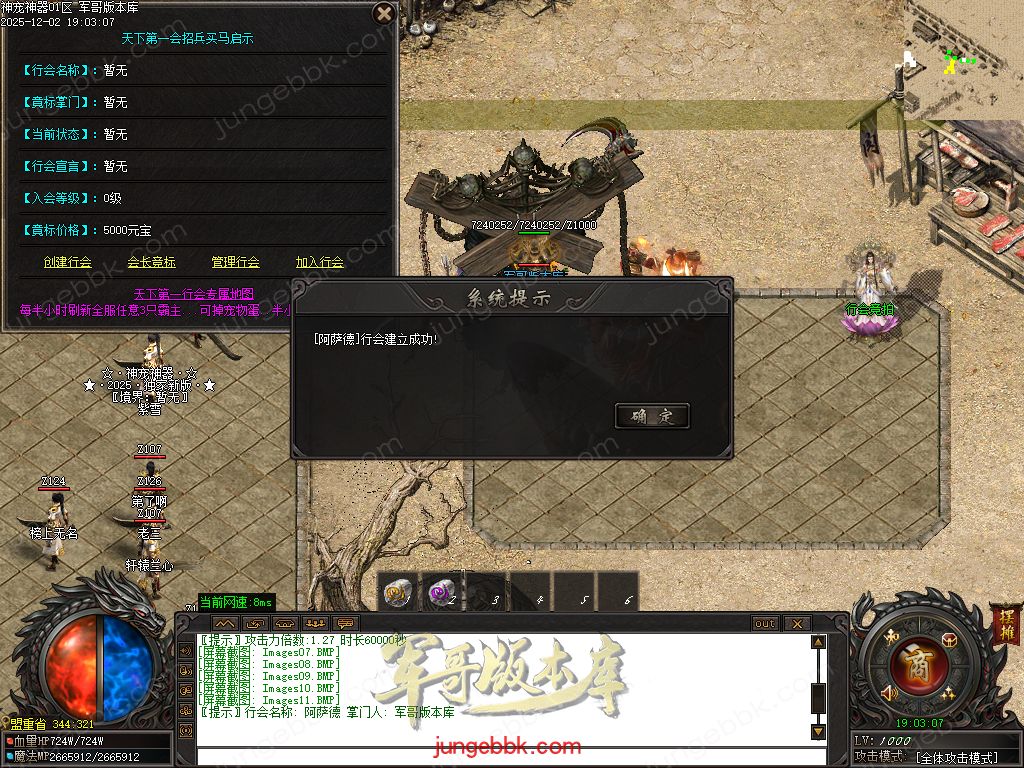Choose the 加入行会 join guild link
Screen dimensions: 1024x768
[319, 262]
